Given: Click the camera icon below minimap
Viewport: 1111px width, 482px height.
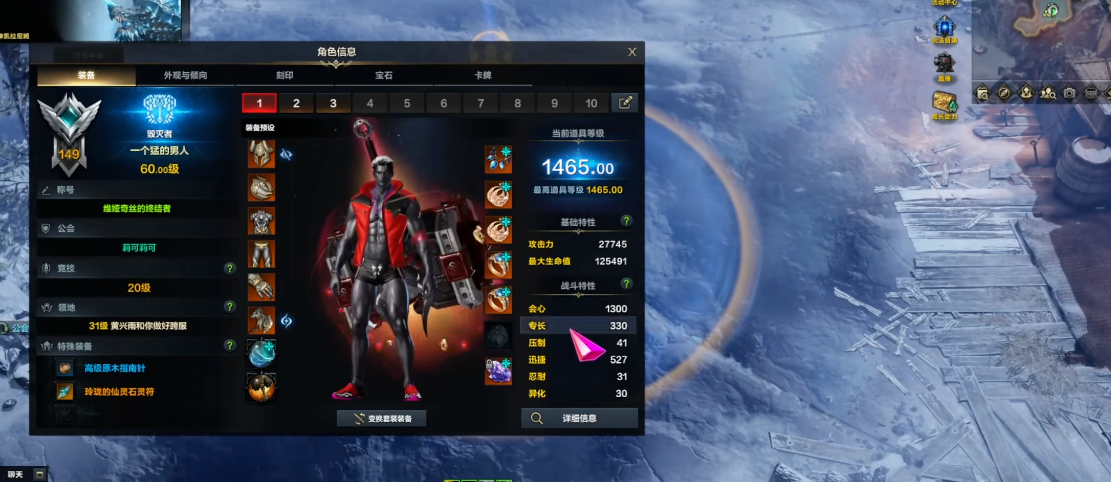Looking at the screenshot, I should pos(1069,93).
